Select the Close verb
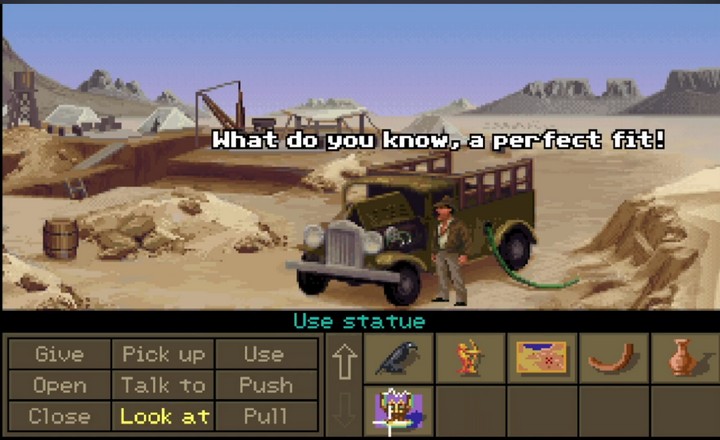This screenshot has width=720, height=440. pyautogui.click(x=59, y=415)
